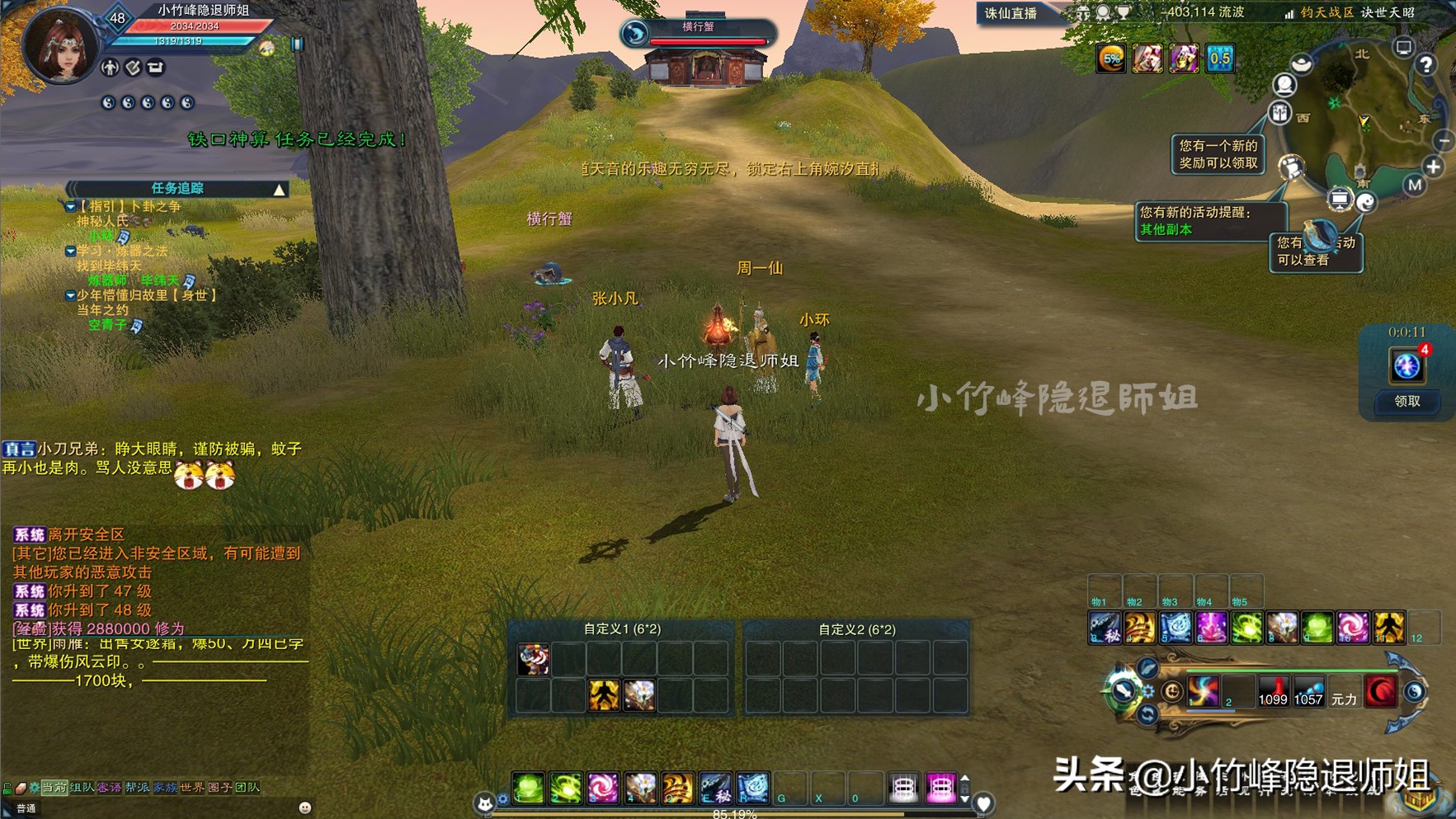Open the 诛仙直播 live stream button
This screenshot has width=1456, height=819.
(1011, 13)
